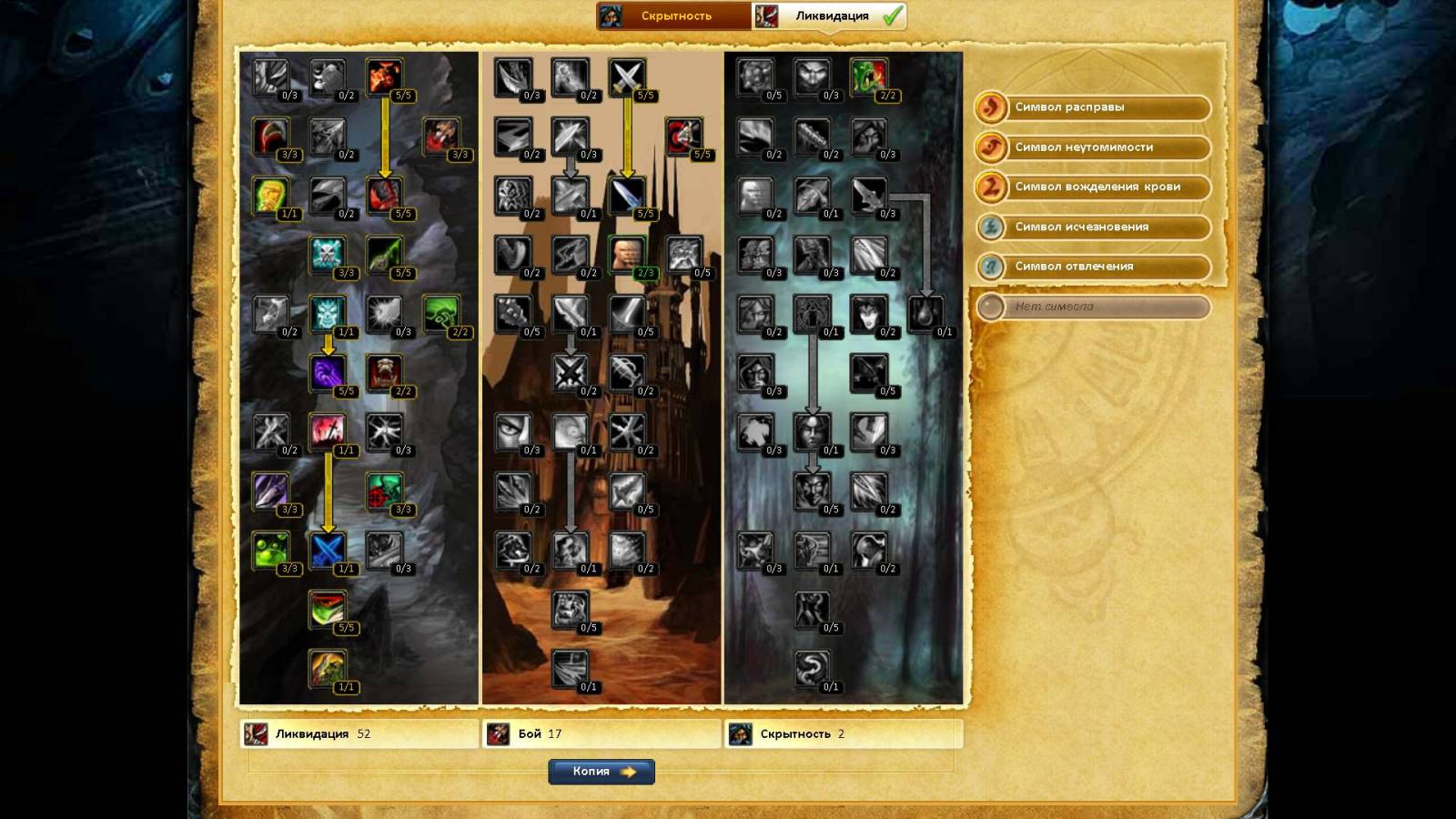Select the glowing skull talent with 3/3 points
Image resolution: width=1456 pixels, height=819 pixels.
click(328, 254)
